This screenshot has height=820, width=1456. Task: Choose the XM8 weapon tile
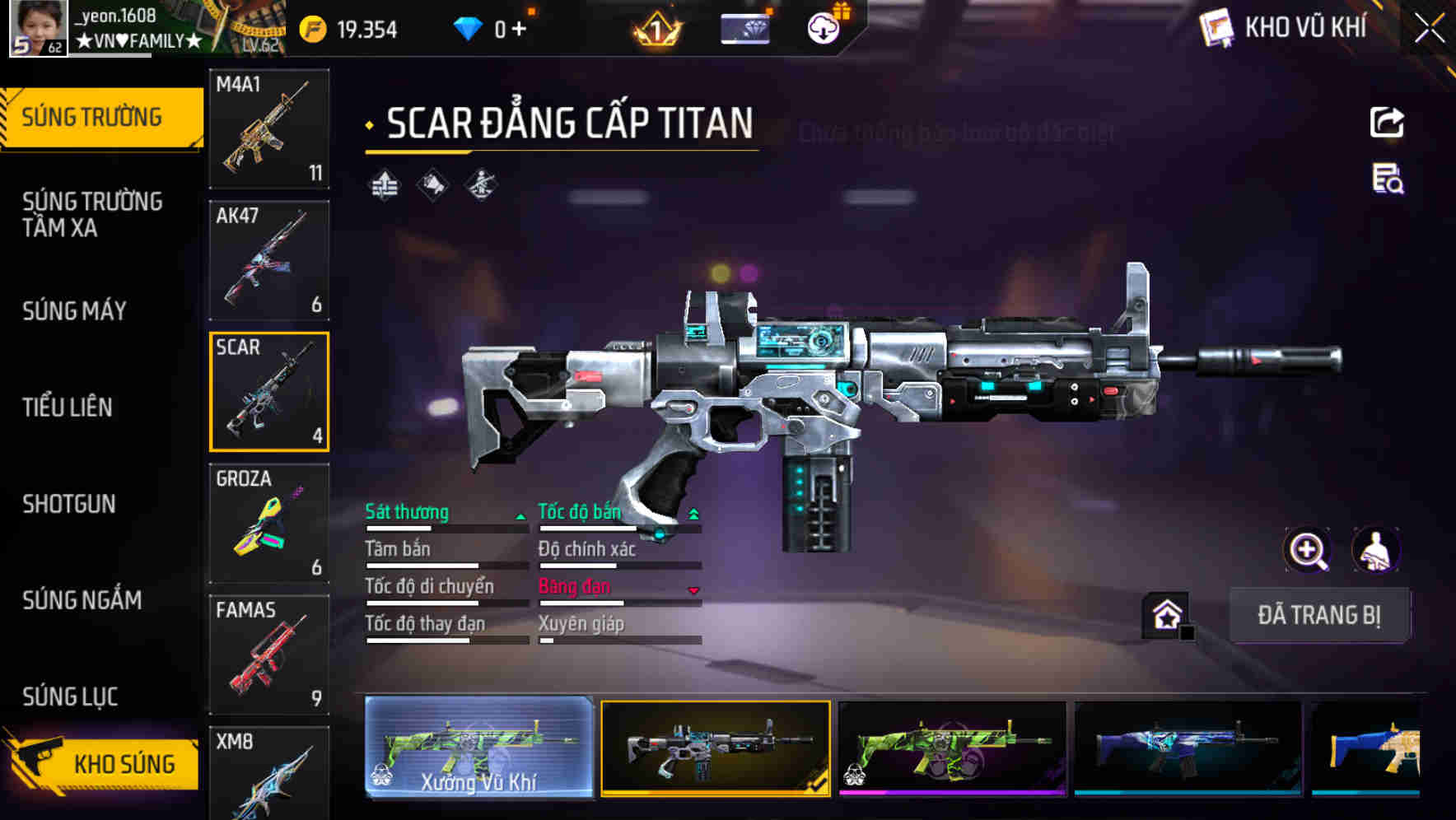click(x=269, y=774)
